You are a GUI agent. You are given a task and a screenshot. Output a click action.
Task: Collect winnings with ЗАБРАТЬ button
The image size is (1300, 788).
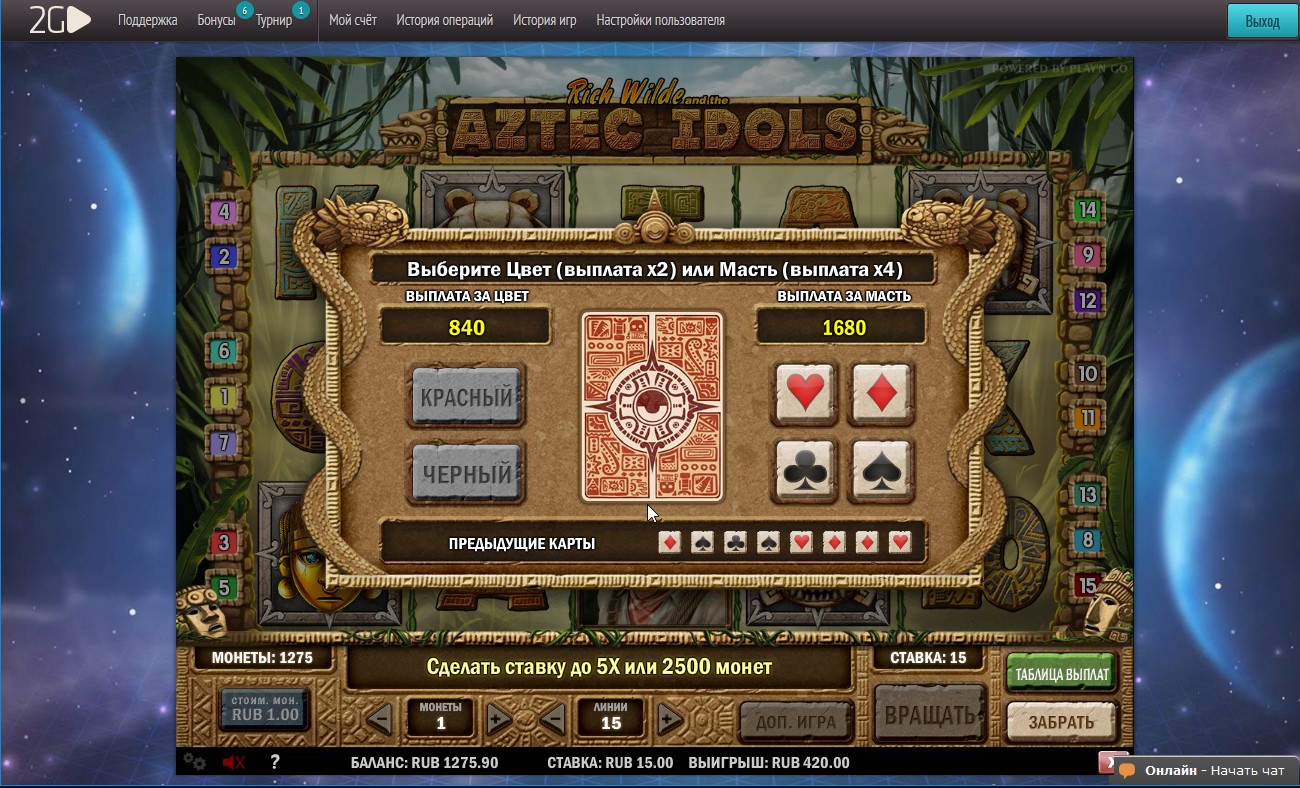tap(1061, 721)
